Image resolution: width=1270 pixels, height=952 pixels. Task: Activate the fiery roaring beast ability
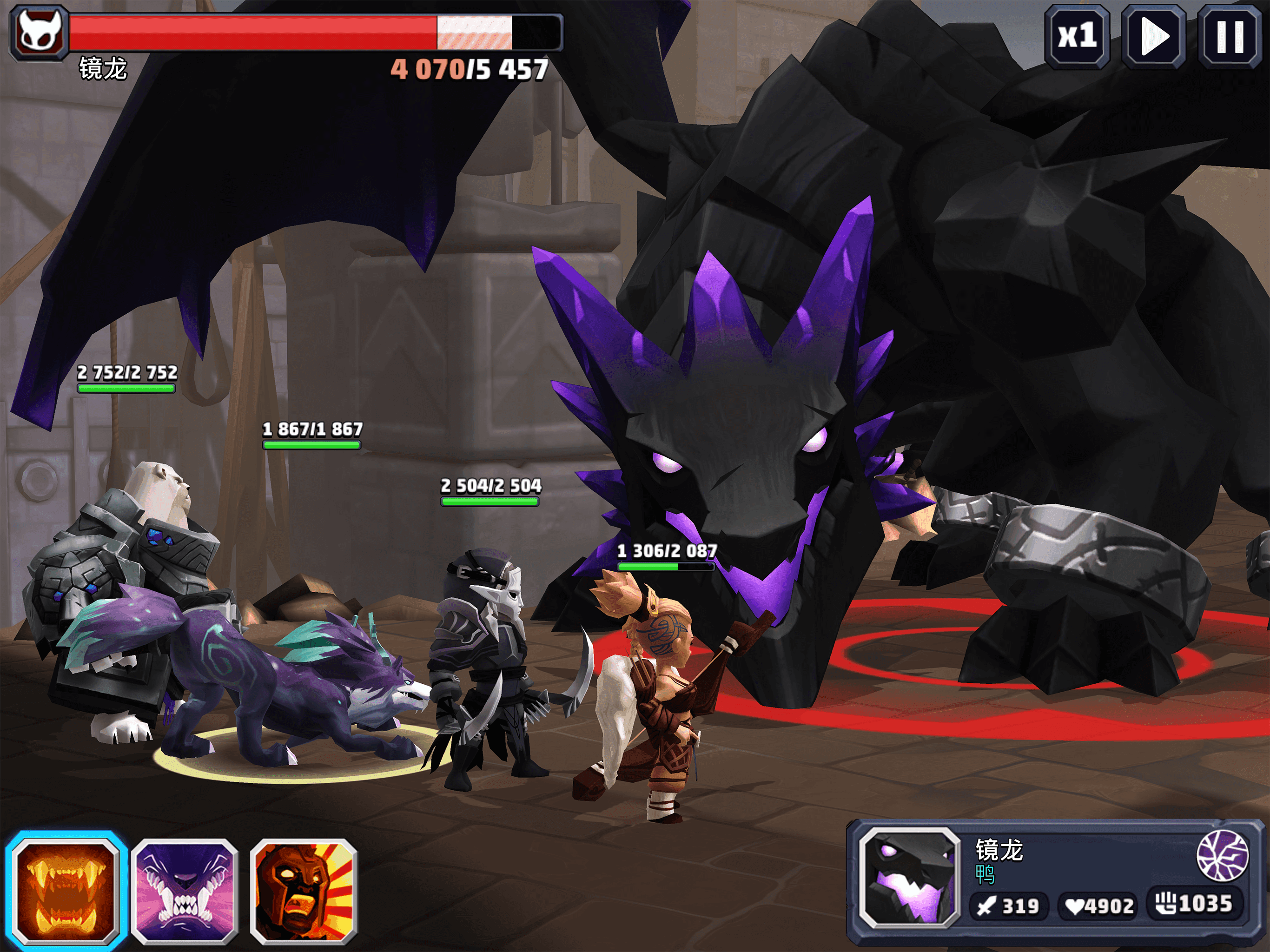coord(66,890)
